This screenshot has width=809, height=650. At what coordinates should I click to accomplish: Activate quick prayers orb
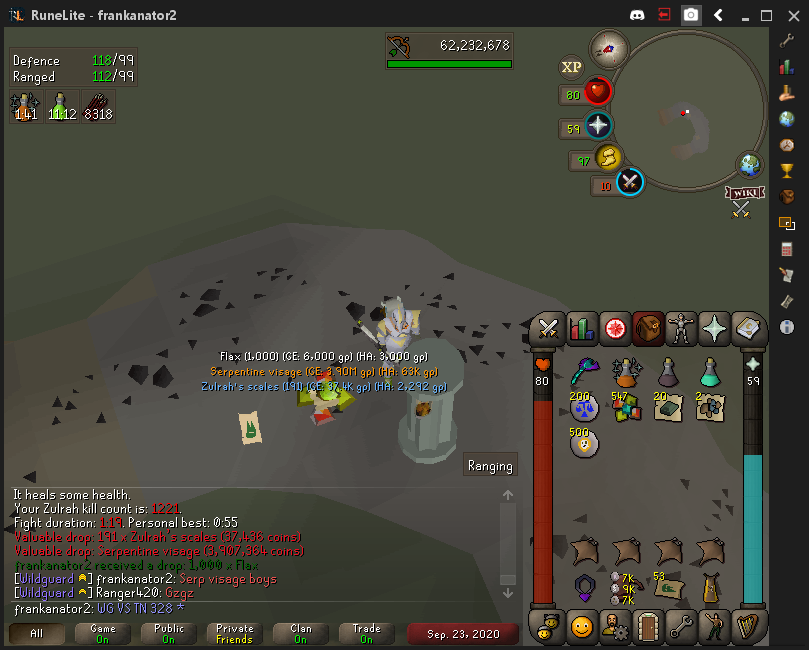click(597, 127)
